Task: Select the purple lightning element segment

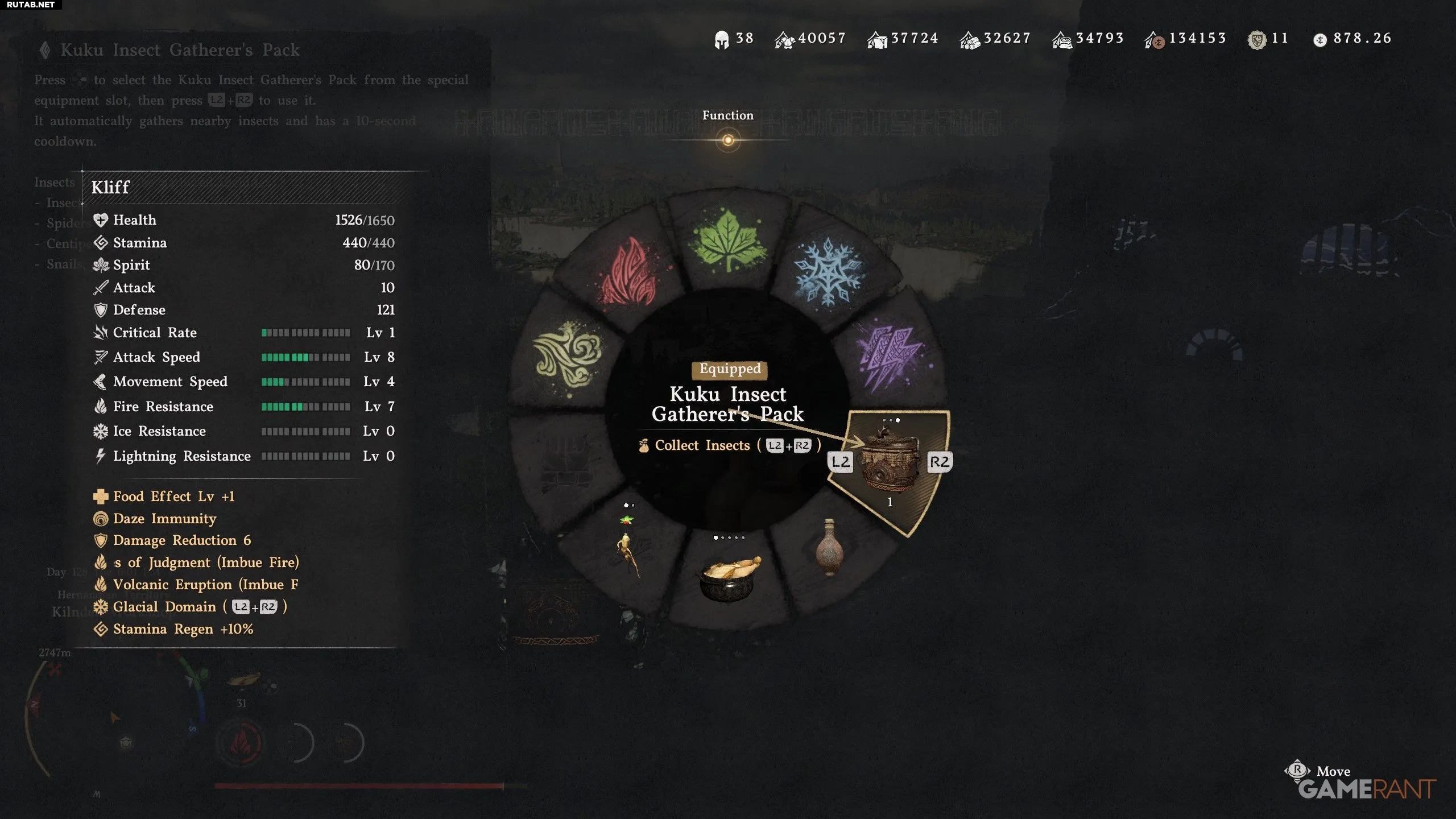Action: click(890, 355)
